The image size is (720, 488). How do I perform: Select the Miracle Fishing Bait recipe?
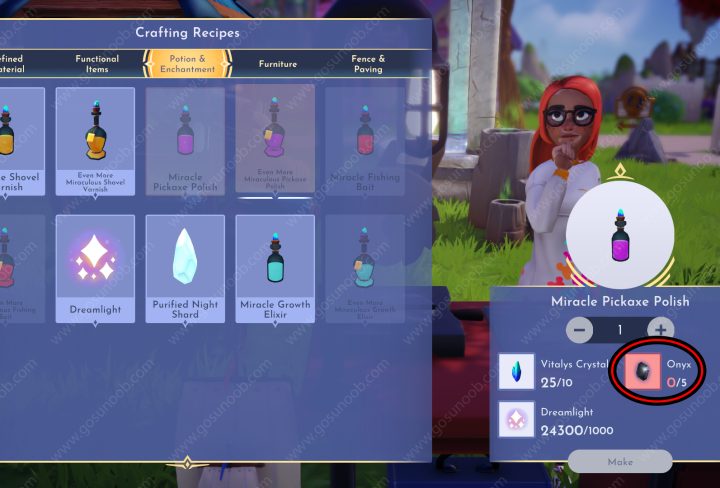pyautogui.click(x=365, y=141)
